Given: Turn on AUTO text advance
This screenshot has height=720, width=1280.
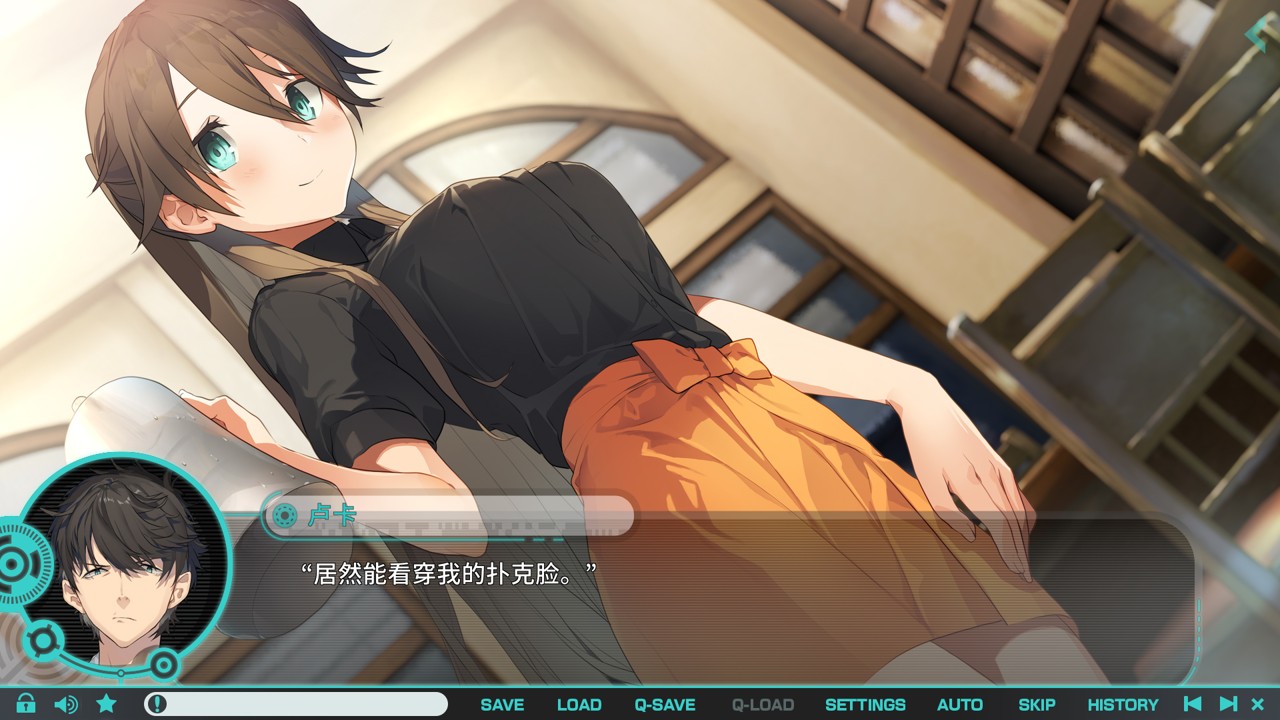Looking at the screenshot, I should [960, 704].
